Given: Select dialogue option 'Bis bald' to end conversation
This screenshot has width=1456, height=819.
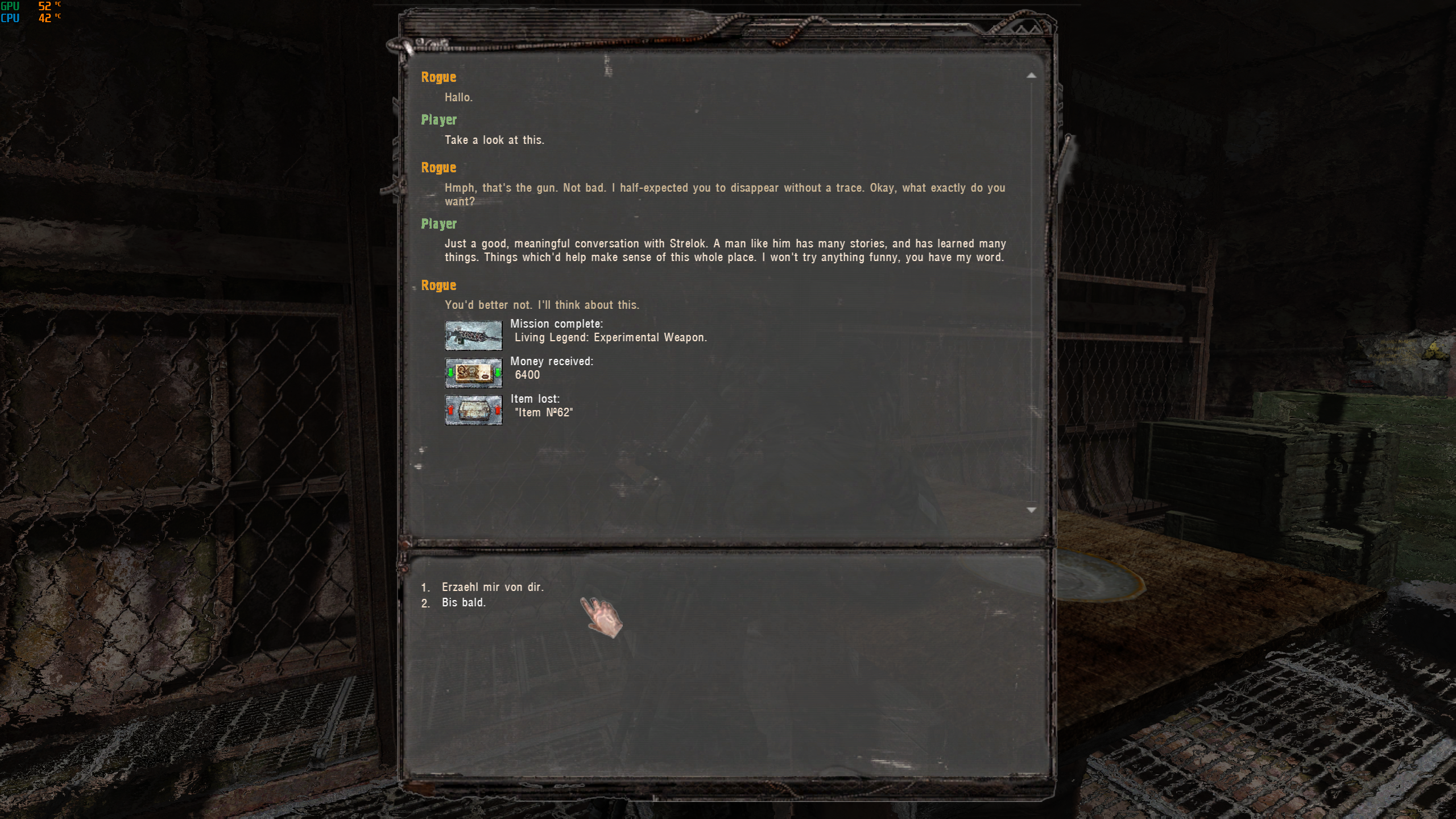Looking at the screenshot, I should 464,602.
